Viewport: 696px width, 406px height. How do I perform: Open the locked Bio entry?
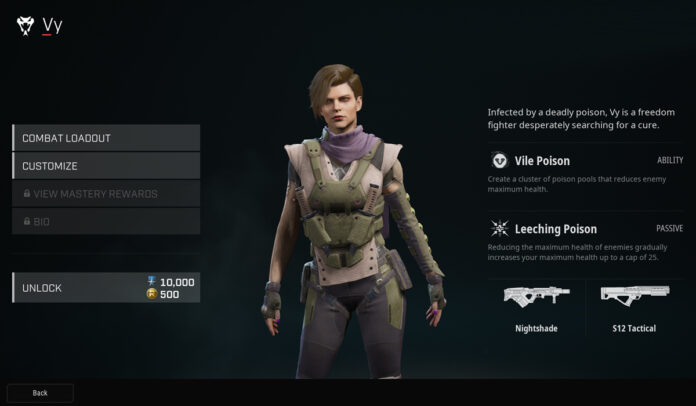click(106, 221)
